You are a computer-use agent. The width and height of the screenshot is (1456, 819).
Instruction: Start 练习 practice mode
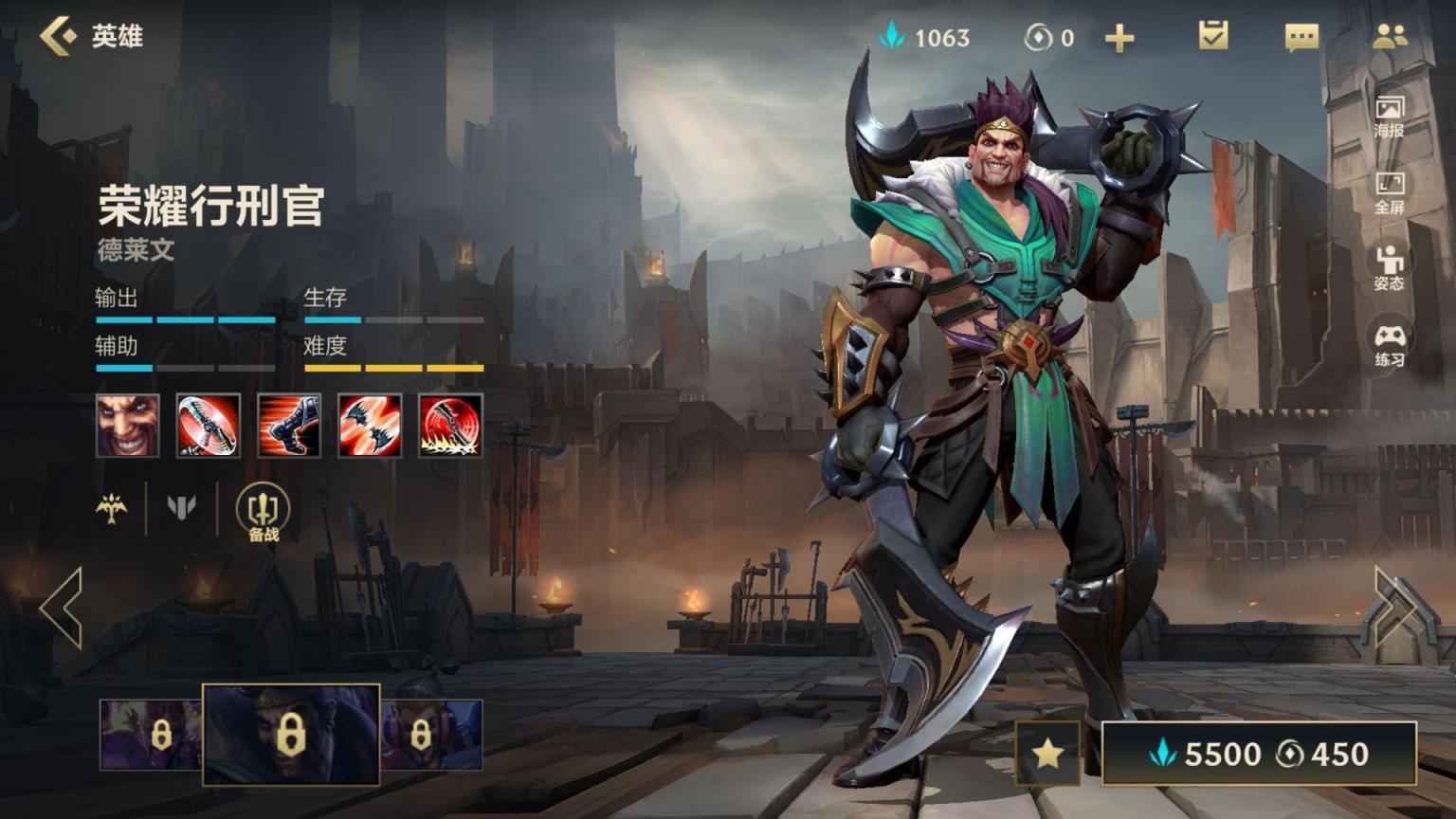tap(1389, 345)
